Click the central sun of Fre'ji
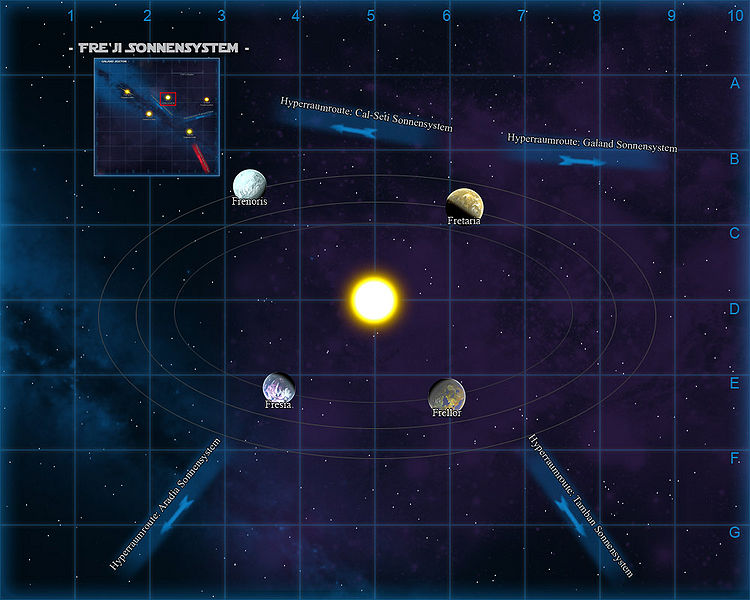The height and width of the screenshot is (600, 750). point(374,299)
